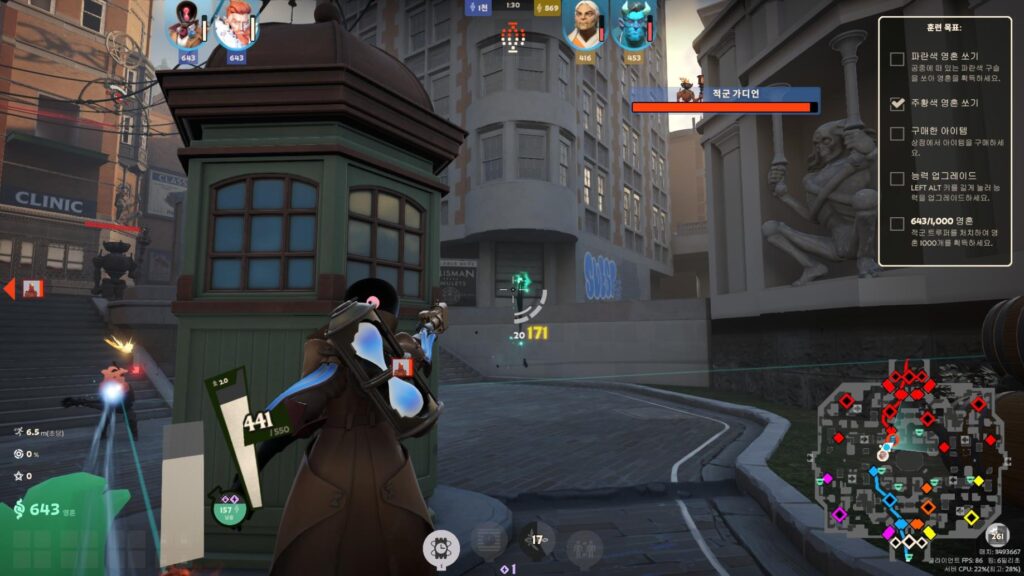This screenshot has height=576, width=1024.
Task: Click the dark-haired teammate portrait with pink face
Action: pyautogui.click(x=186, y=25)
